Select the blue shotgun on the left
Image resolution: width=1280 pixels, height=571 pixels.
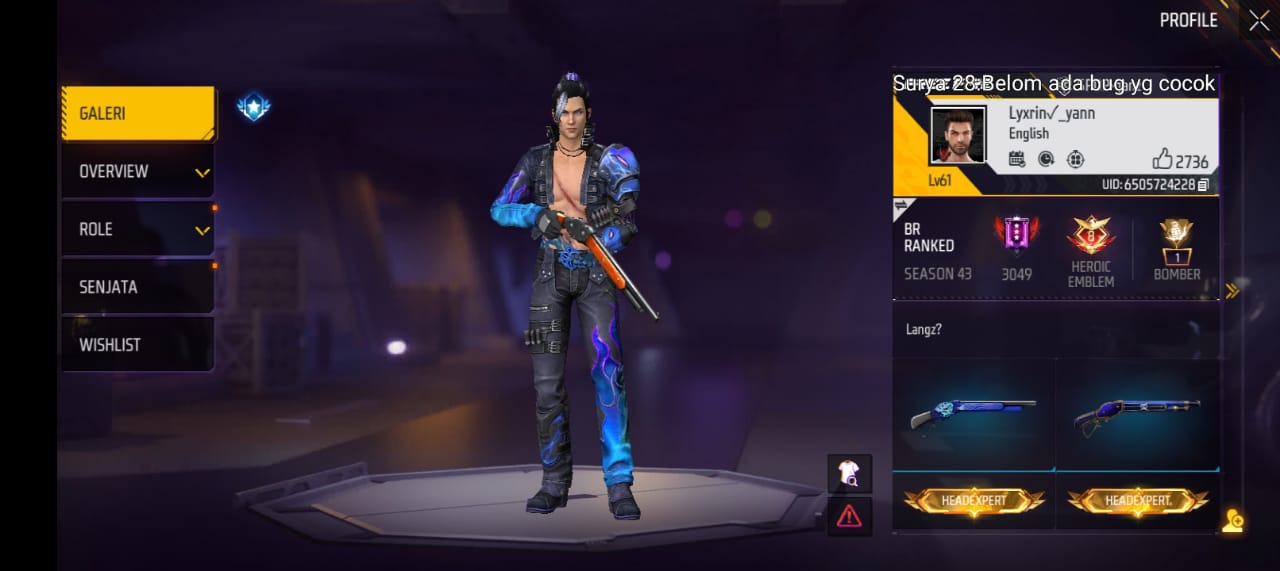(973, 413)
